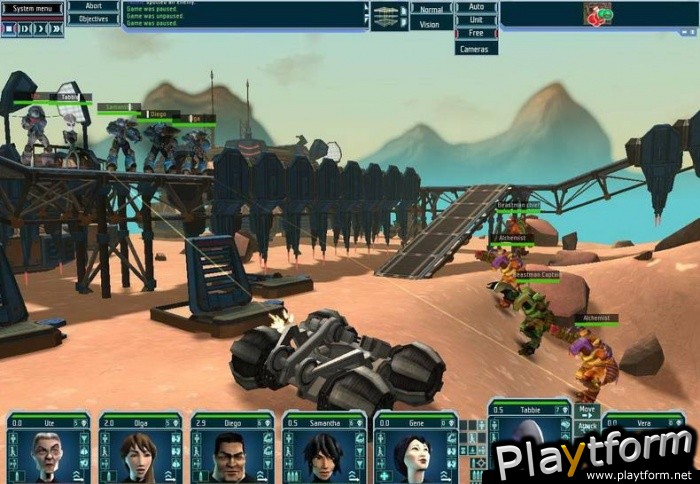Viewport: 700px width, 484px height.
Task: Open the System menu
Action: 32,8
